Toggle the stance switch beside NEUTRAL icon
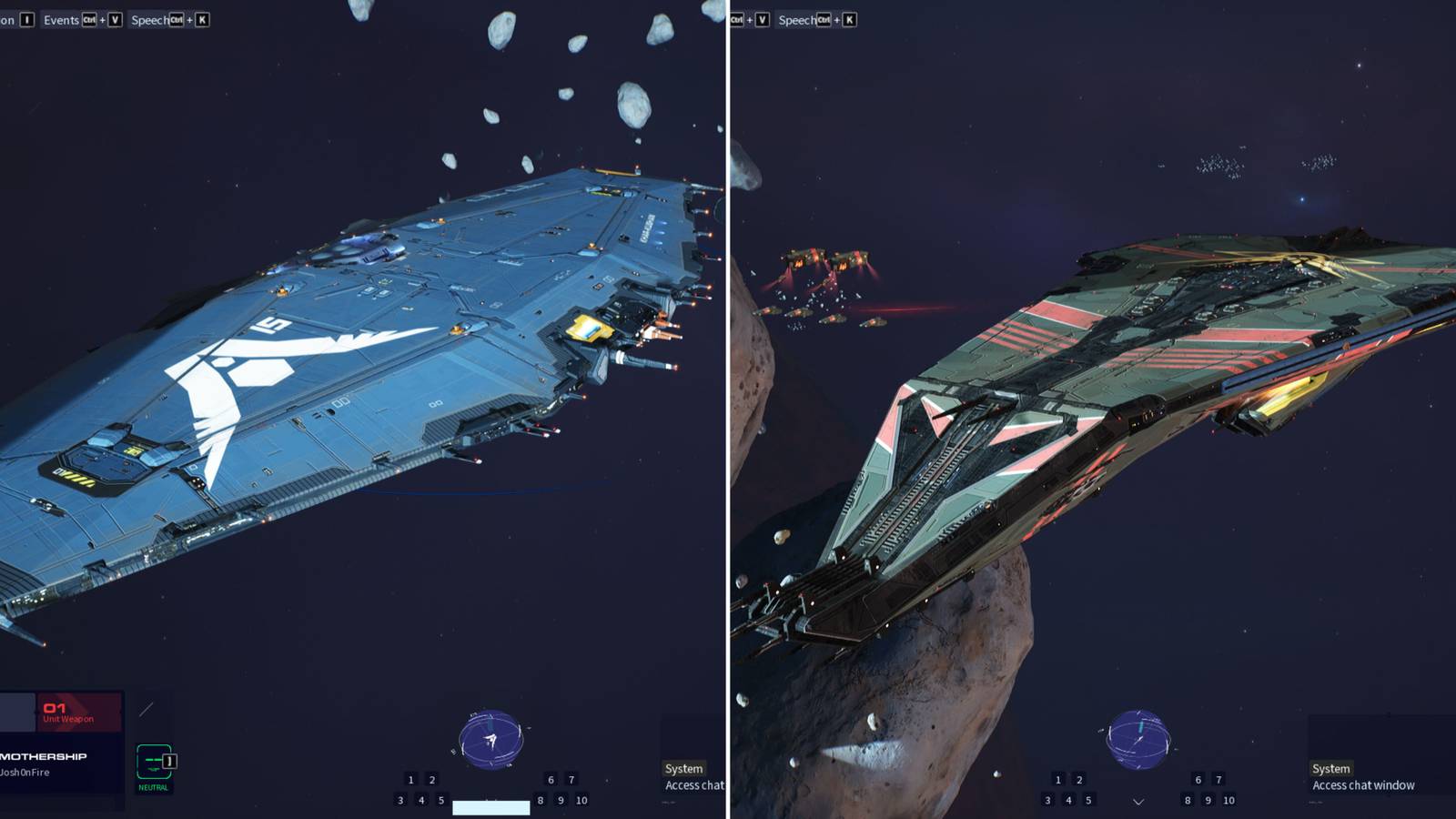Image resolution: width=1456 pixels, height=819 pixels. tap(169, 761)
